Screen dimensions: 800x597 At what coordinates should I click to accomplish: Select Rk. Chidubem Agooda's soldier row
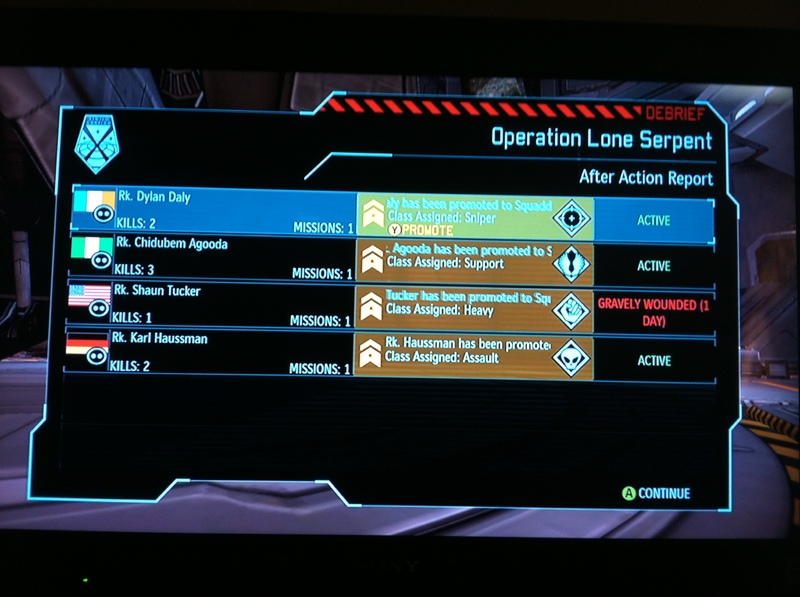(x=215, y=259)
